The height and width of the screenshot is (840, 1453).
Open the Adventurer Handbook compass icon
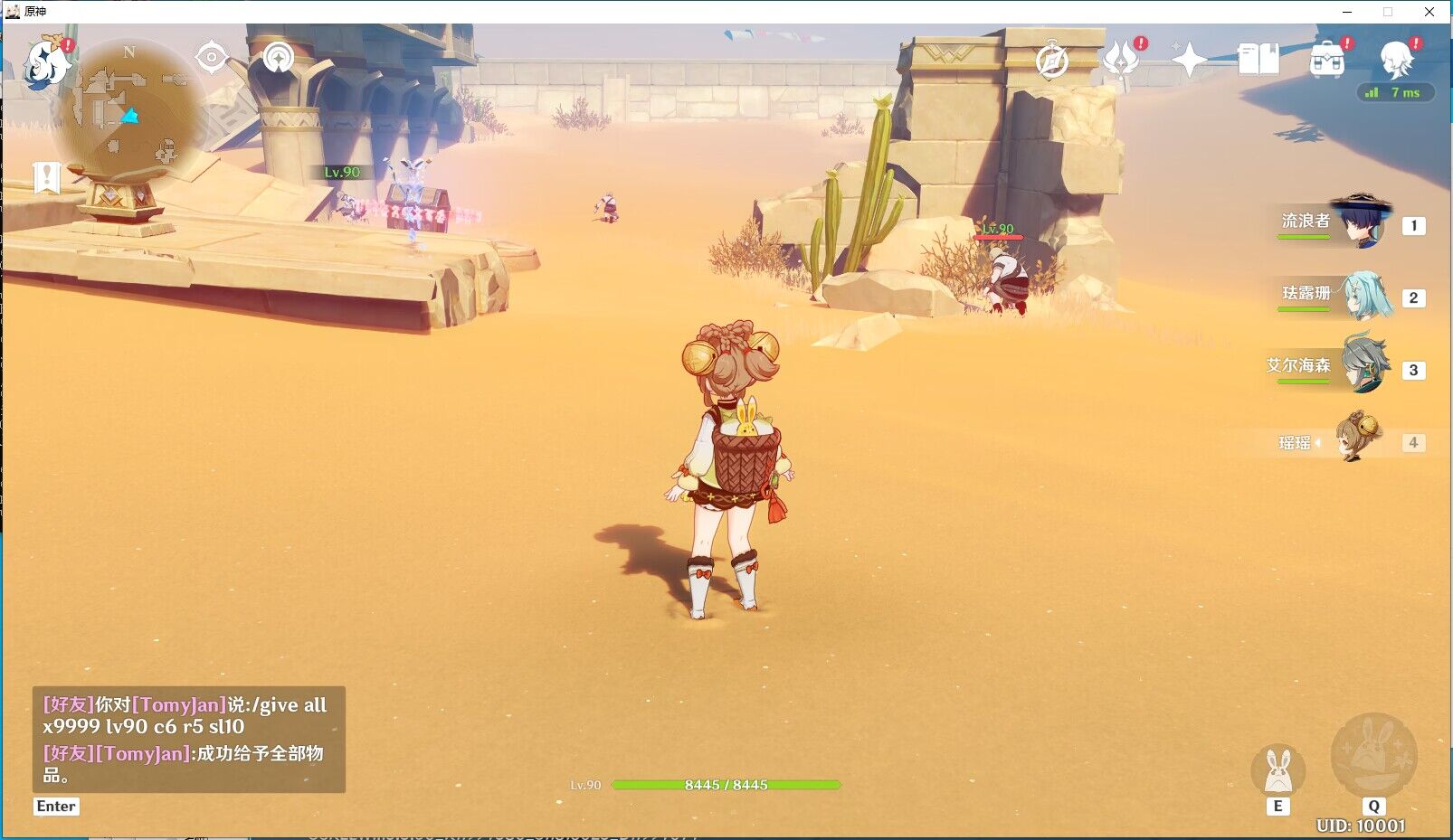click(x=1052, y=61)
